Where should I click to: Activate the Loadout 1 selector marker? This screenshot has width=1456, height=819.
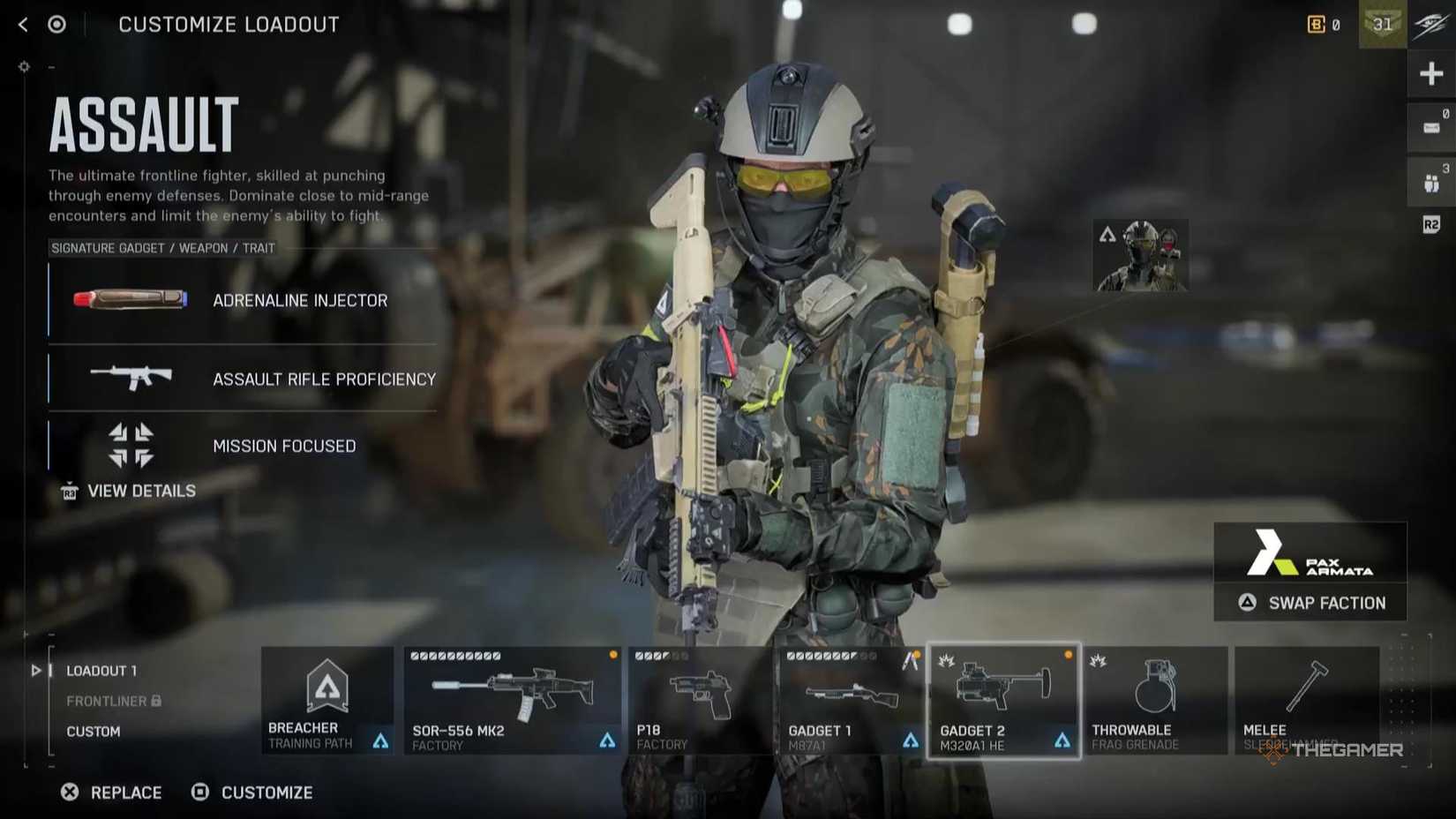35,671
